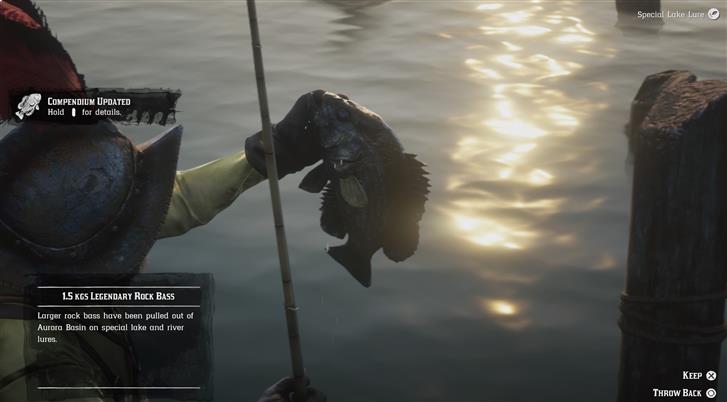The width and height of the screenshot is (727, 402).
Task: Click the Legendary Rock Bass info panel
Action: [118, 318]
